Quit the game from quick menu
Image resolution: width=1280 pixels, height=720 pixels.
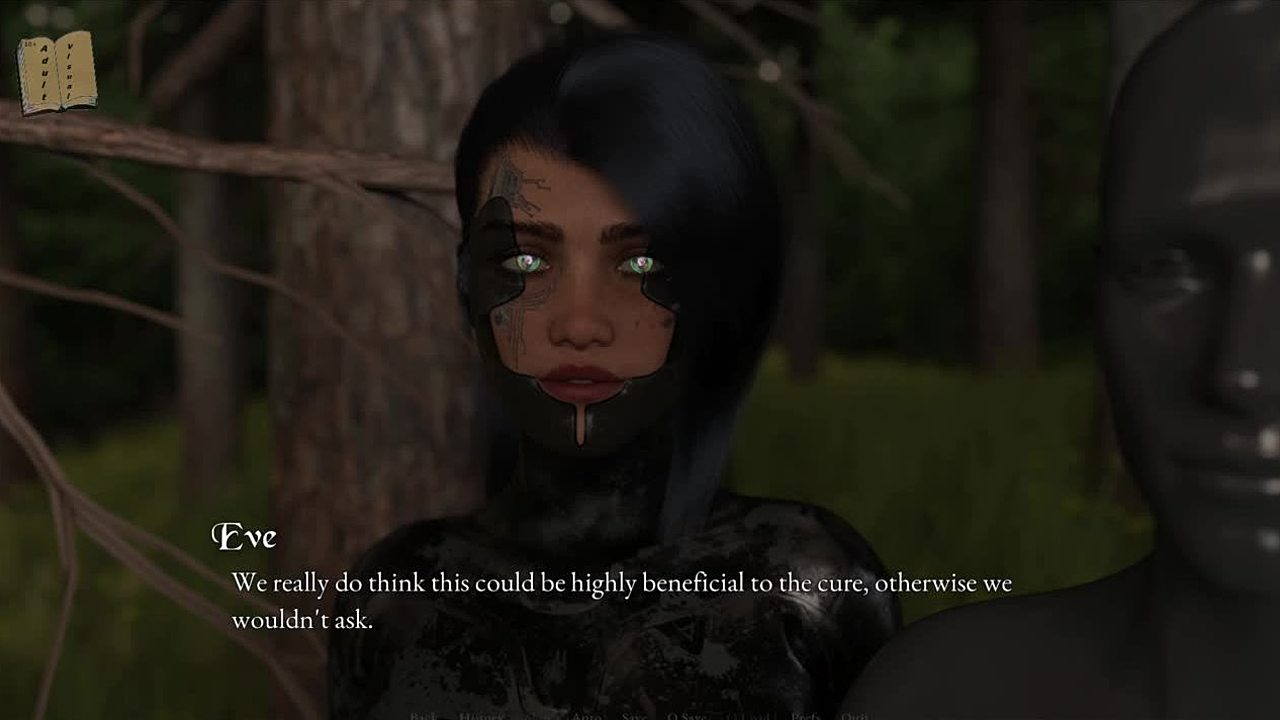coord(854,716)
